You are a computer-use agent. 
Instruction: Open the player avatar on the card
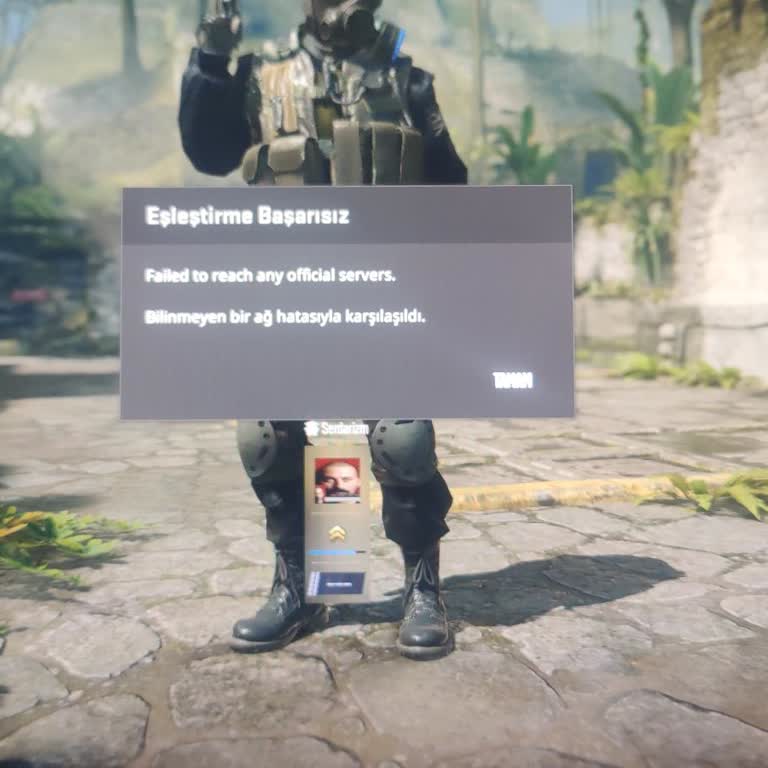pyautogui.click(x=337, y=480)
